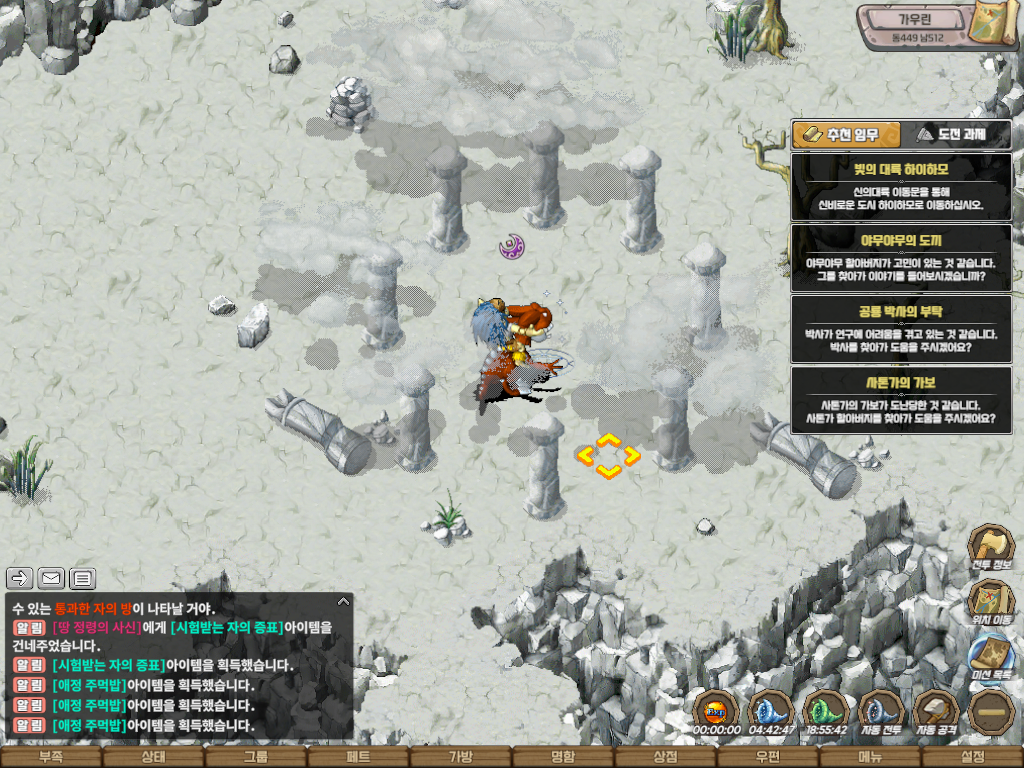The height and width of the screenshot is (768, 1024).
Task: Open the 설정 (Settings) menu
Action: pyautogui.click(x=972, y=757)
